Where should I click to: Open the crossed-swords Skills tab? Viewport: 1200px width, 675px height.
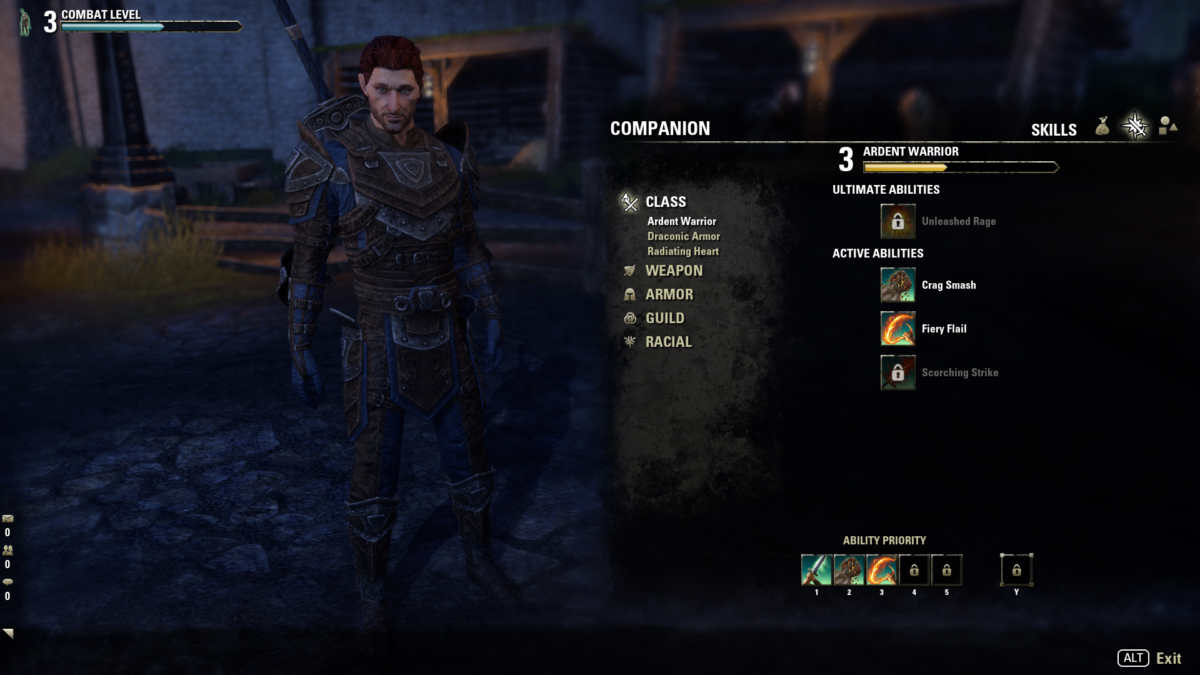(1135, 127)
